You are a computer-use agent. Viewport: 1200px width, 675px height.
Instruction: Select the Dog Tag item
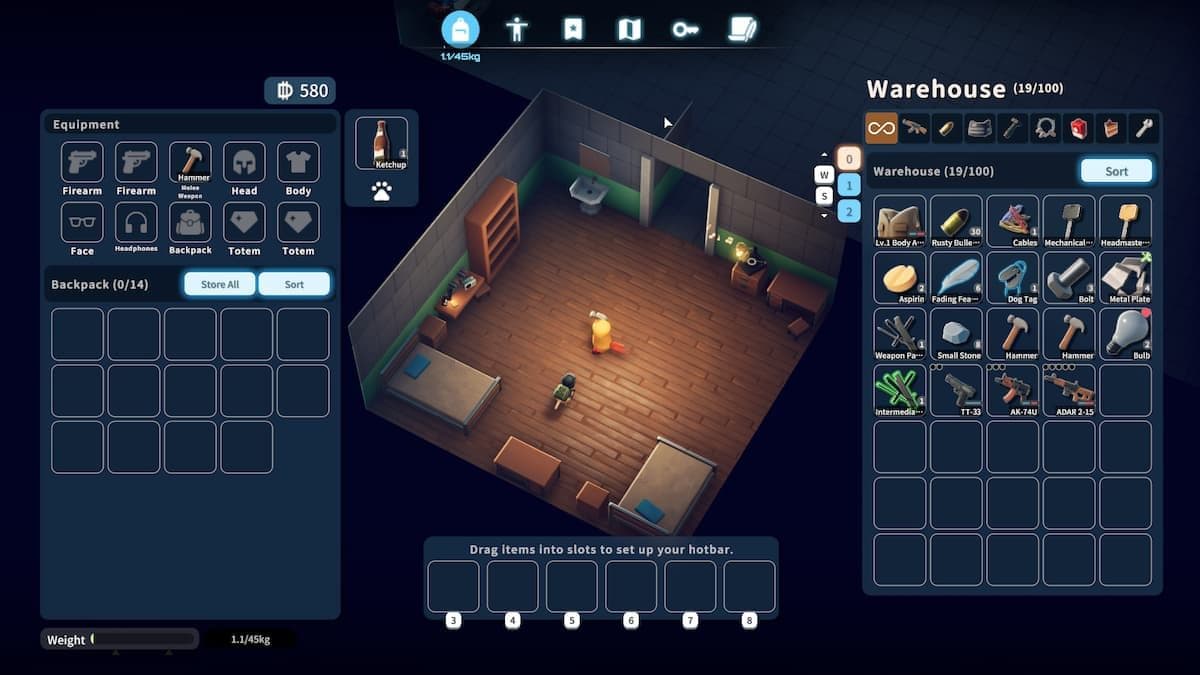(1013, 277)
